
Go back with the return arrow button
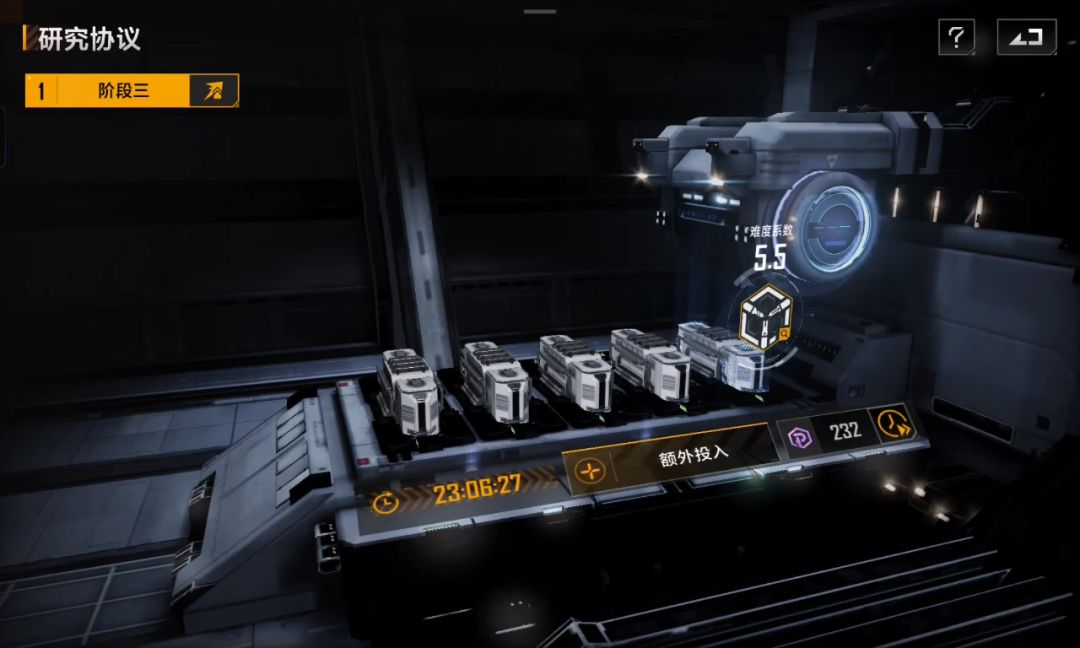[1026, 38]
